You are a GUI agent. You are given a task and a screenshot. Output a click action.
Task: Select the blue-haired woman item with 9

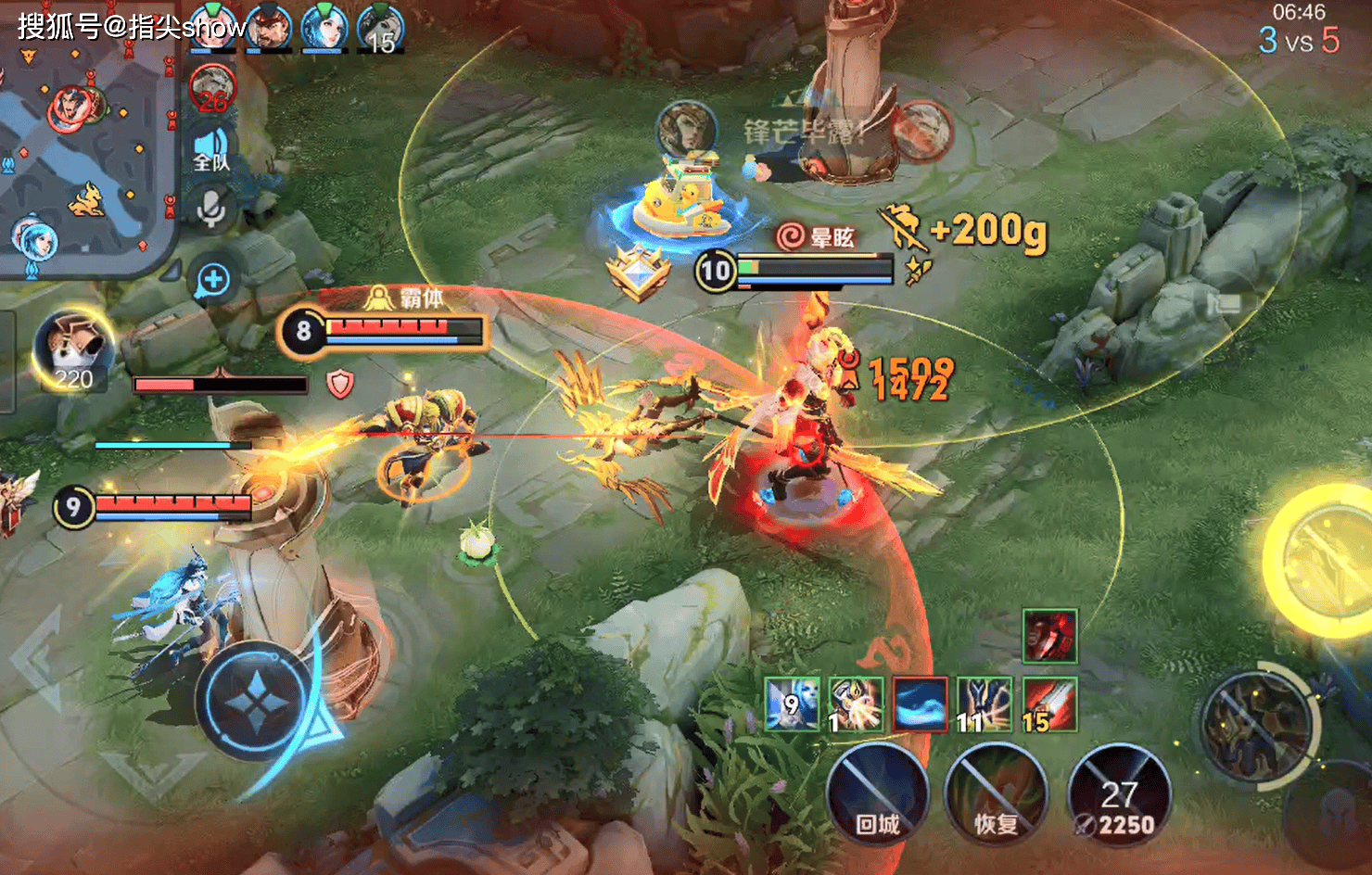793,704
